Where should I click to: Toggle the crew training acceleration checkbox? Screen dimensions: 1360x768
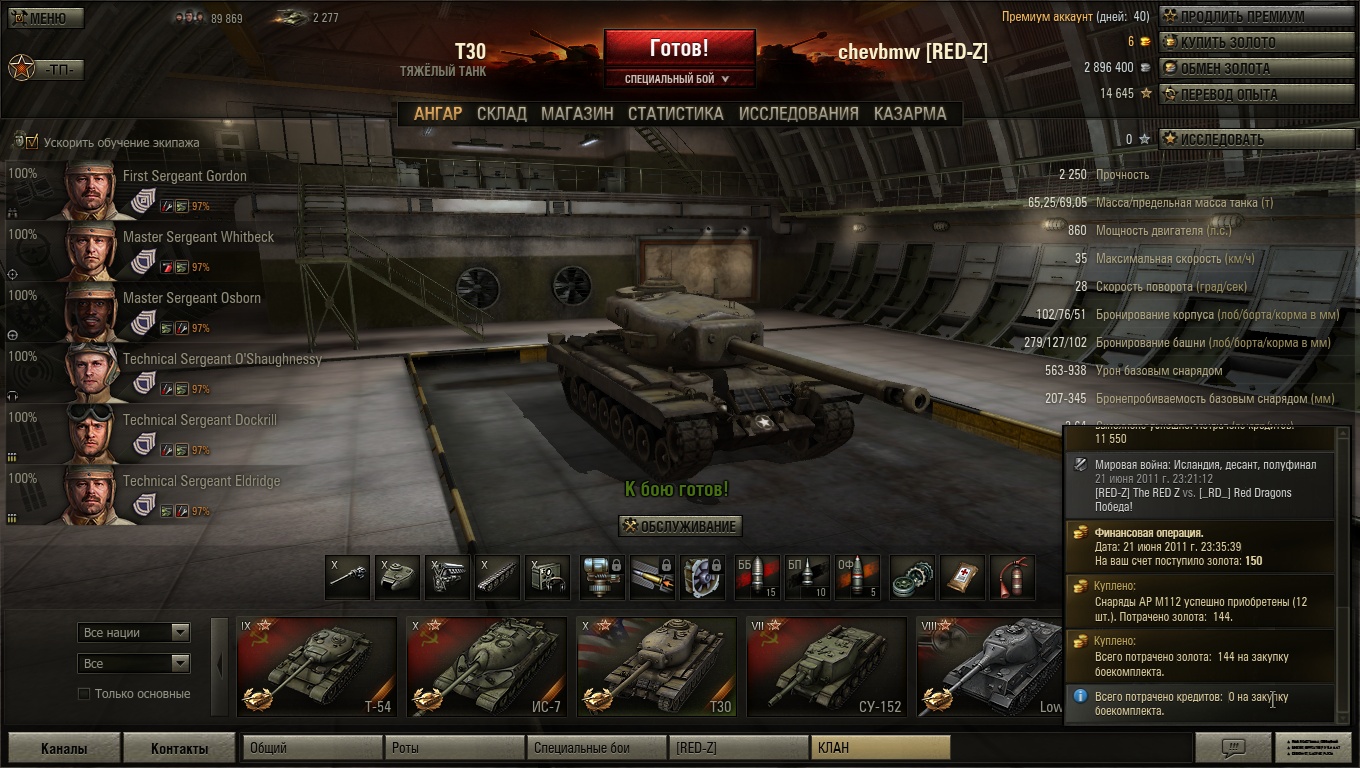[32, 142]
